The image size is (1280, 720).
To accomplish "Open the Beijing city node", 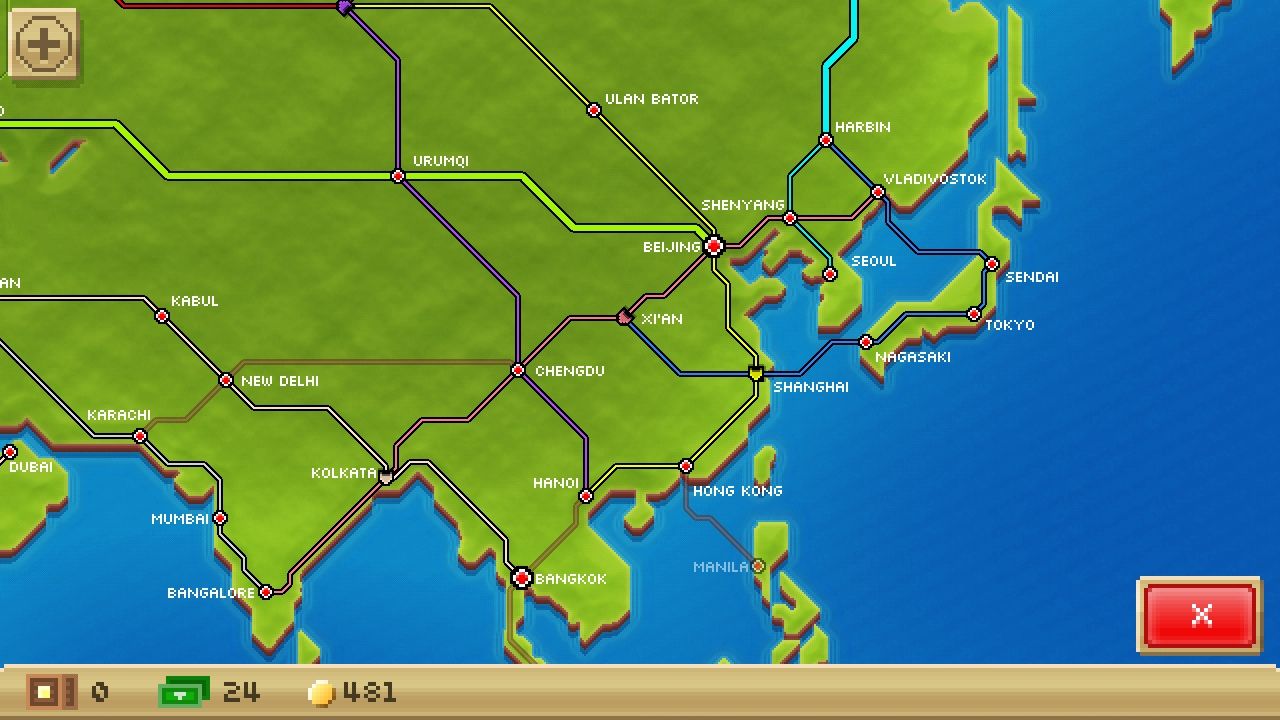I will pyautogui.click(x=713, y=245).
